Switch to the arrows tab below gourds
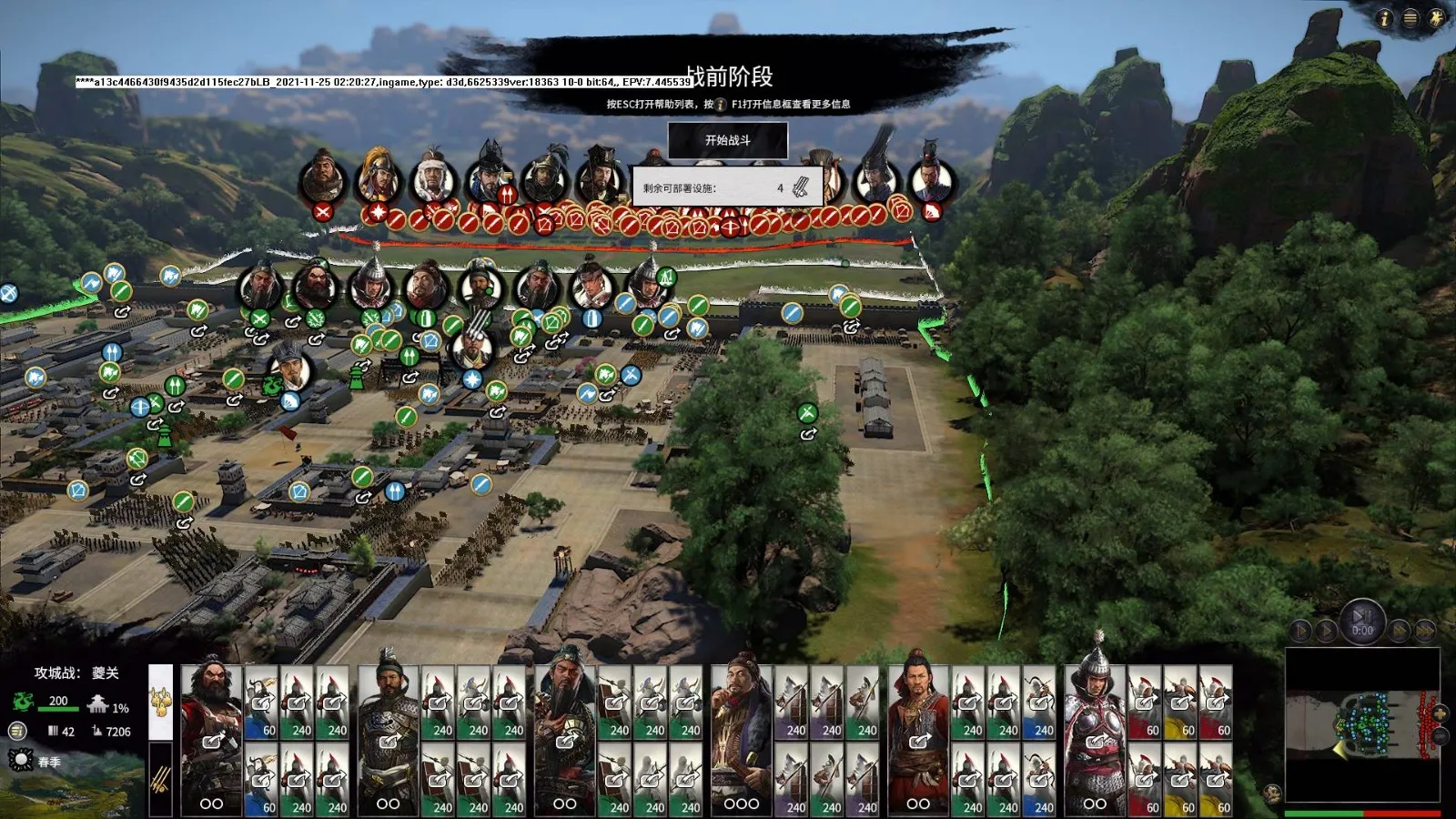 point(160,779)
